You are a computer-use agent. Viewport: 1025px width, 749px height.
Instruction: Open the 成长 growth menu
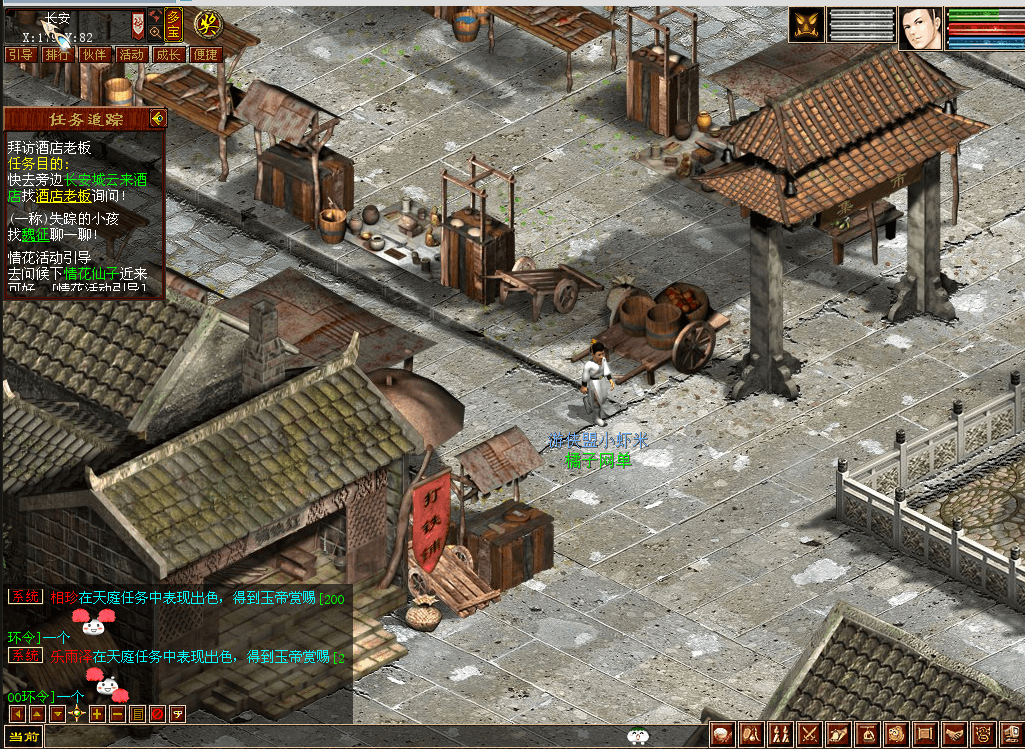pyautogui.click(x=168, y=55)
